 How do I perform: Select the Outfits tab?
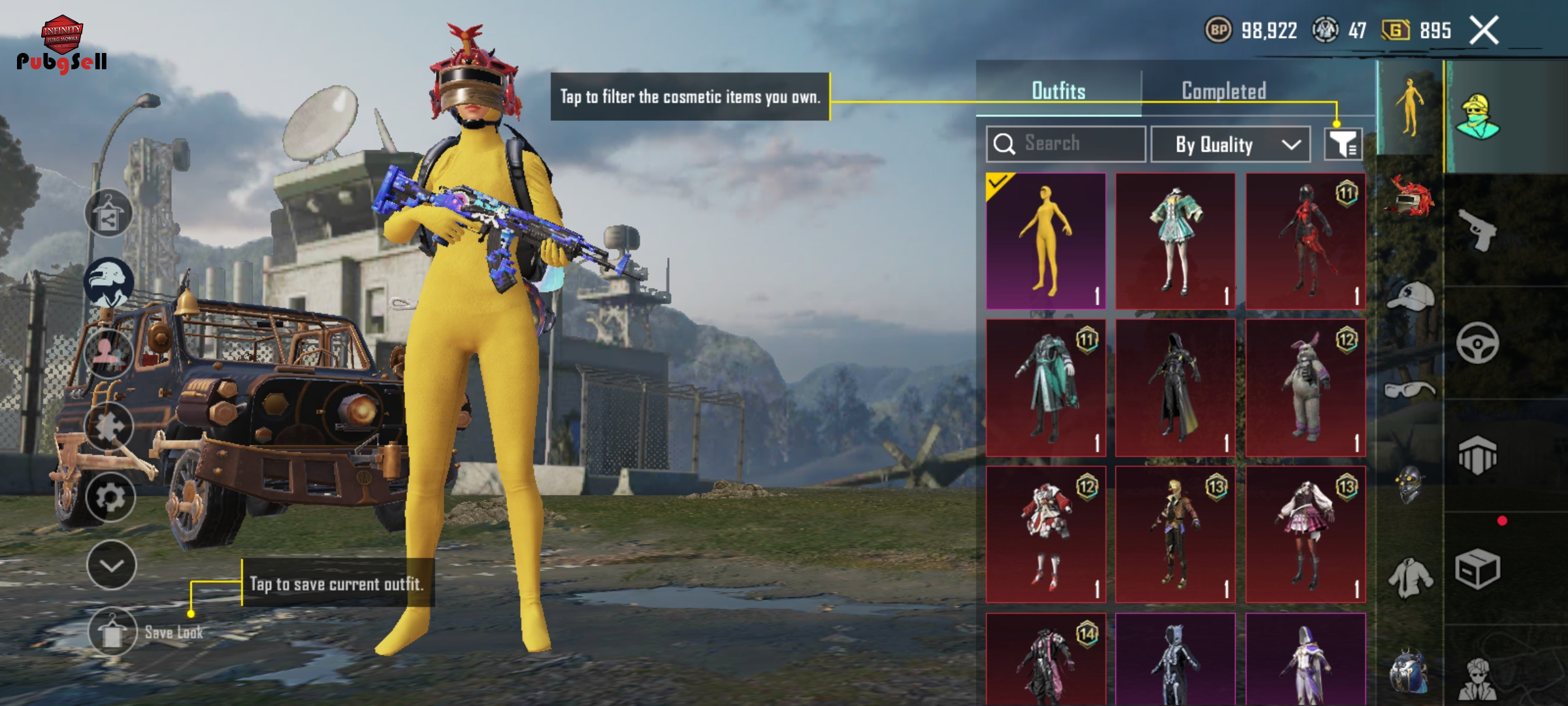(x=1058, y=91)
